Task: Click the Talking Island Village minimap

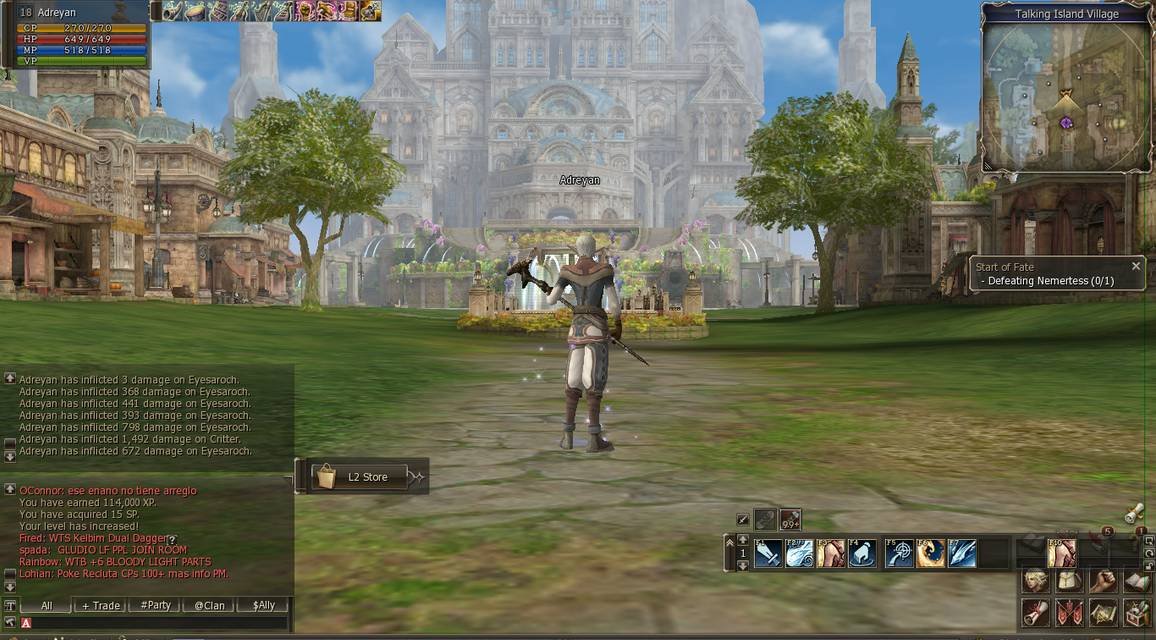Action: pyautogui.click(x=1064, y=97)
